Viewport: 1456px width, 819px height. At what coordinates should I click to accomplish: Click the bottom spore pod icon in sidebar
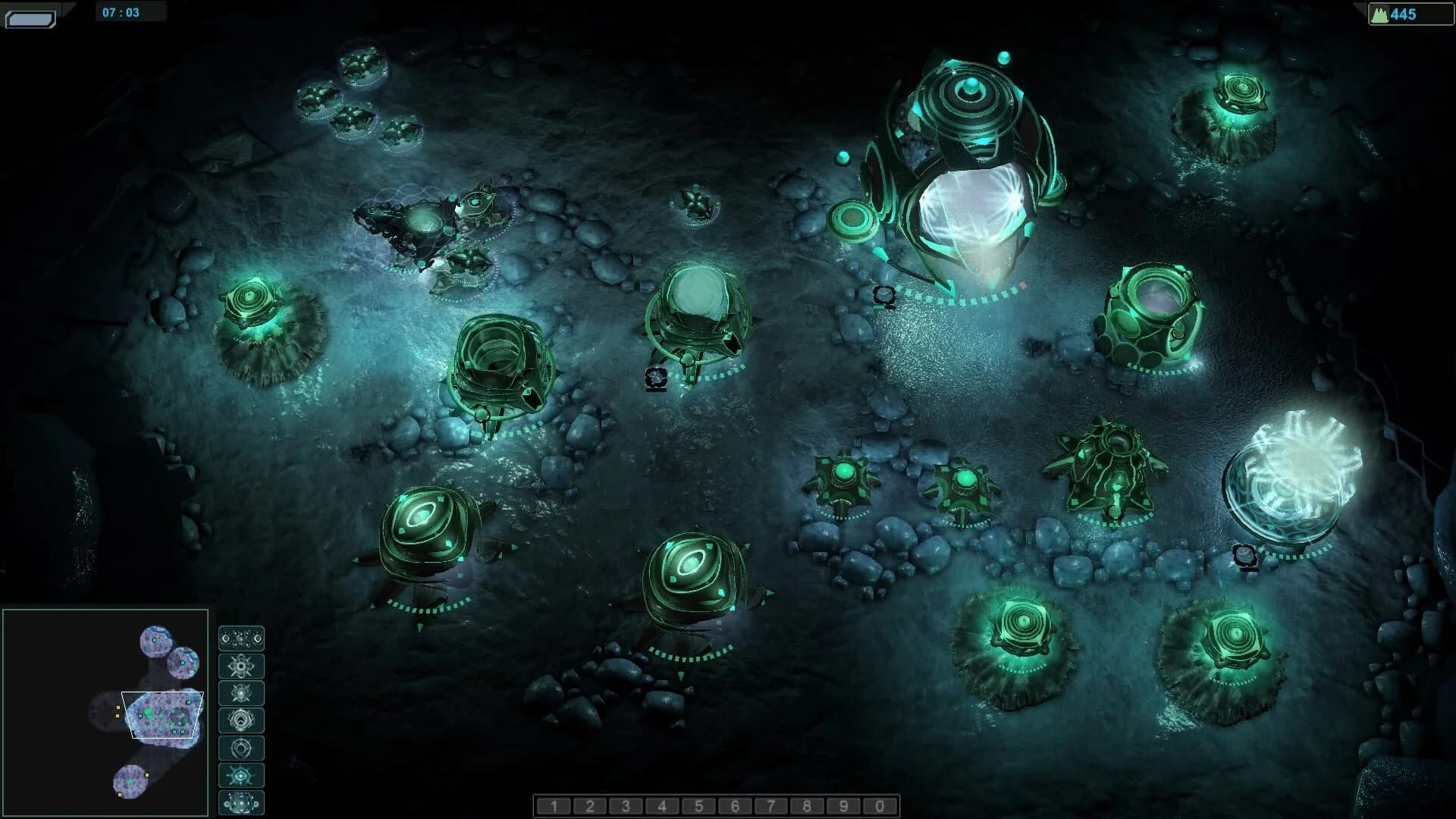pyautogui.click(x=241, y=803)
